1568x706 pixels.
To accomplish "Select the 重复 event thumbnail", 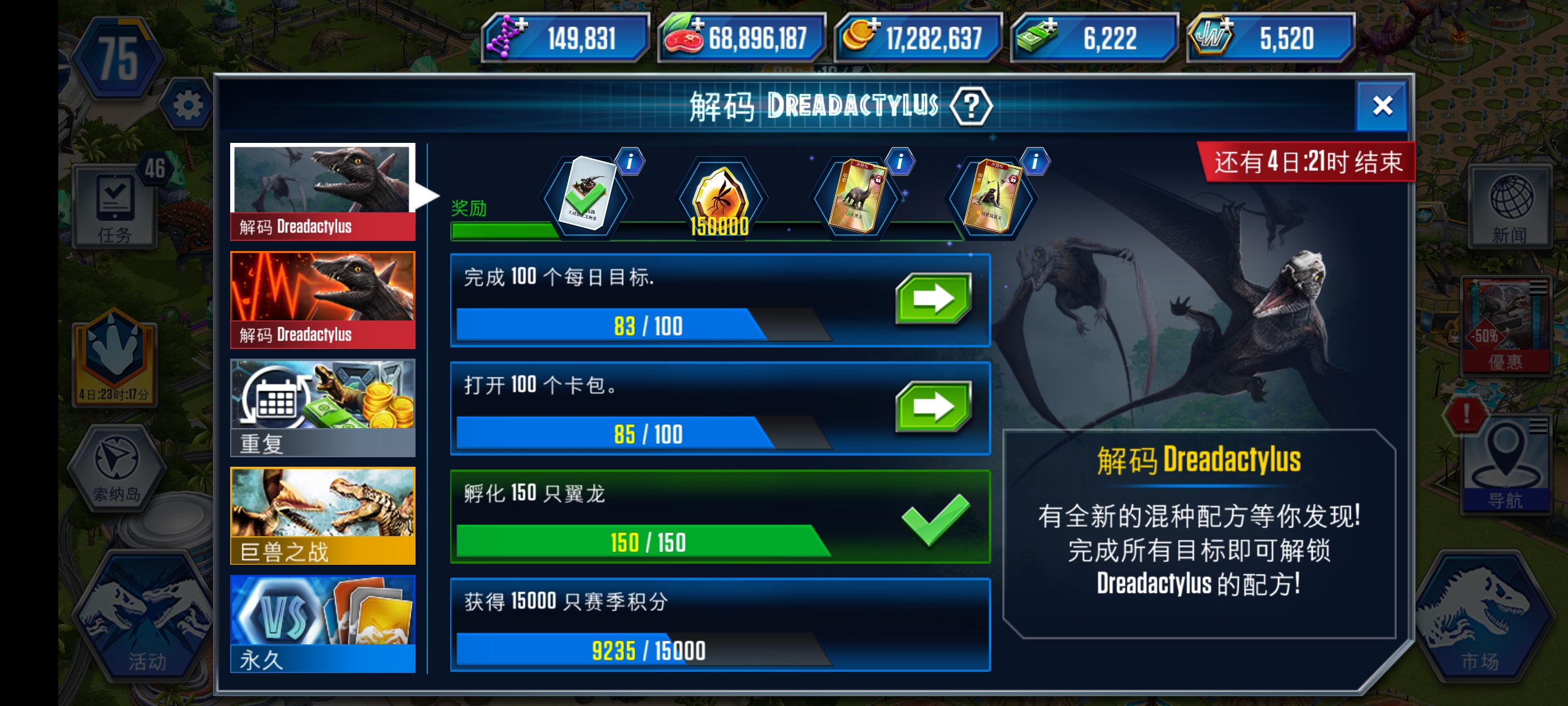I will click(x=323, y=407).
